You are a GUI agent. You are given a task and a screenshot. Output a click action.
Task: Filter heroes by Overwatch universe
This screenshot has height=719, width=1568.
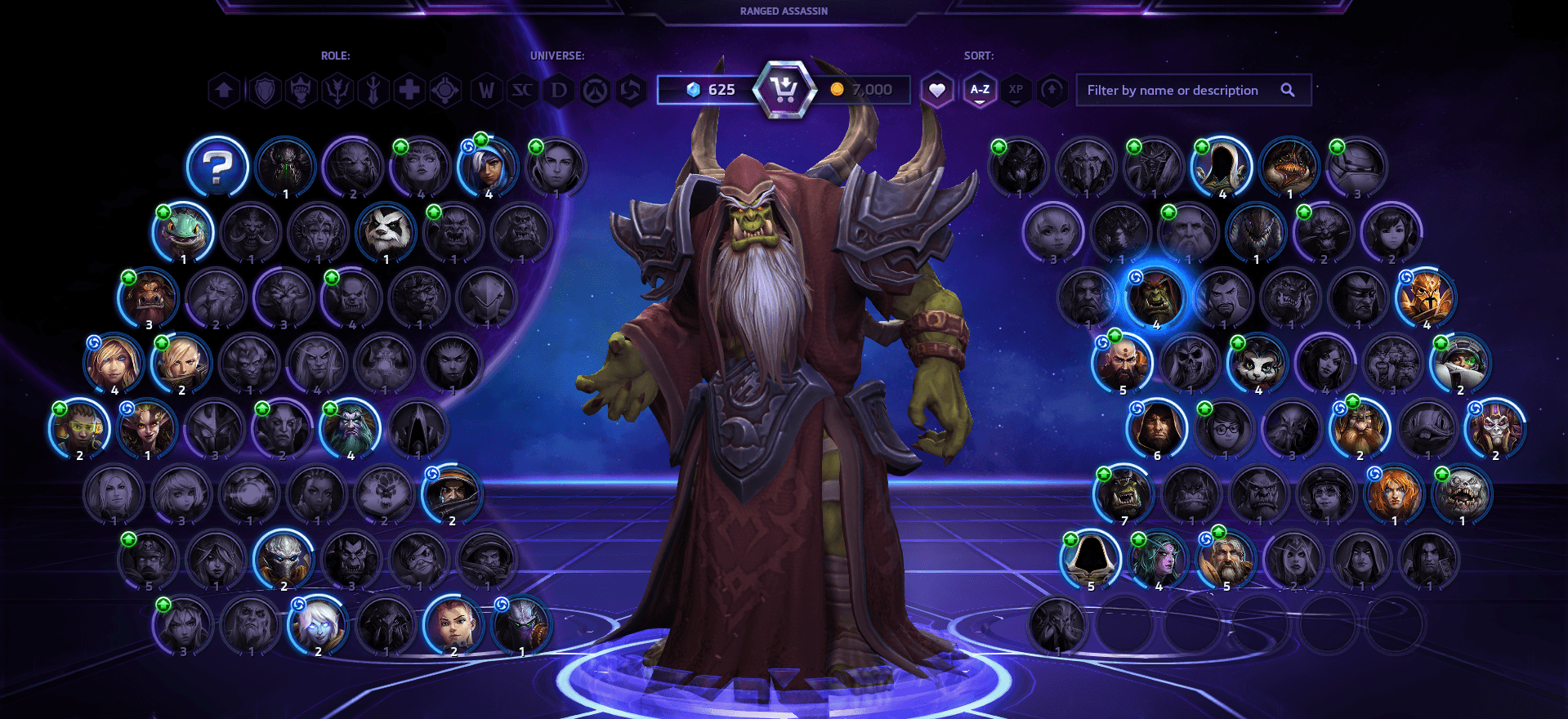pyautogui.click(x=595, y=90)
